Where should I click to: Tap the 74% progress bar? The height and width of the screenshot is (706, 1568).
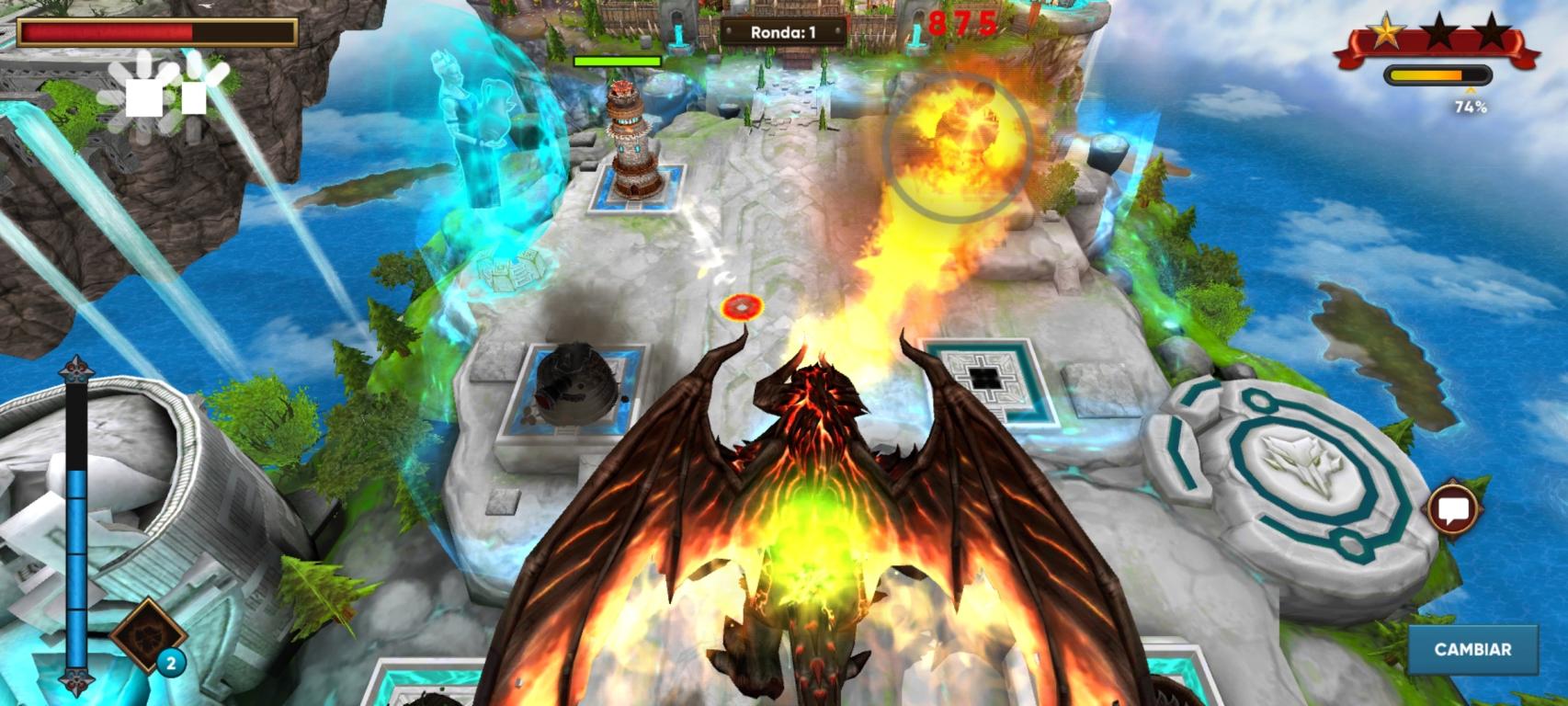coord(1437,76)
